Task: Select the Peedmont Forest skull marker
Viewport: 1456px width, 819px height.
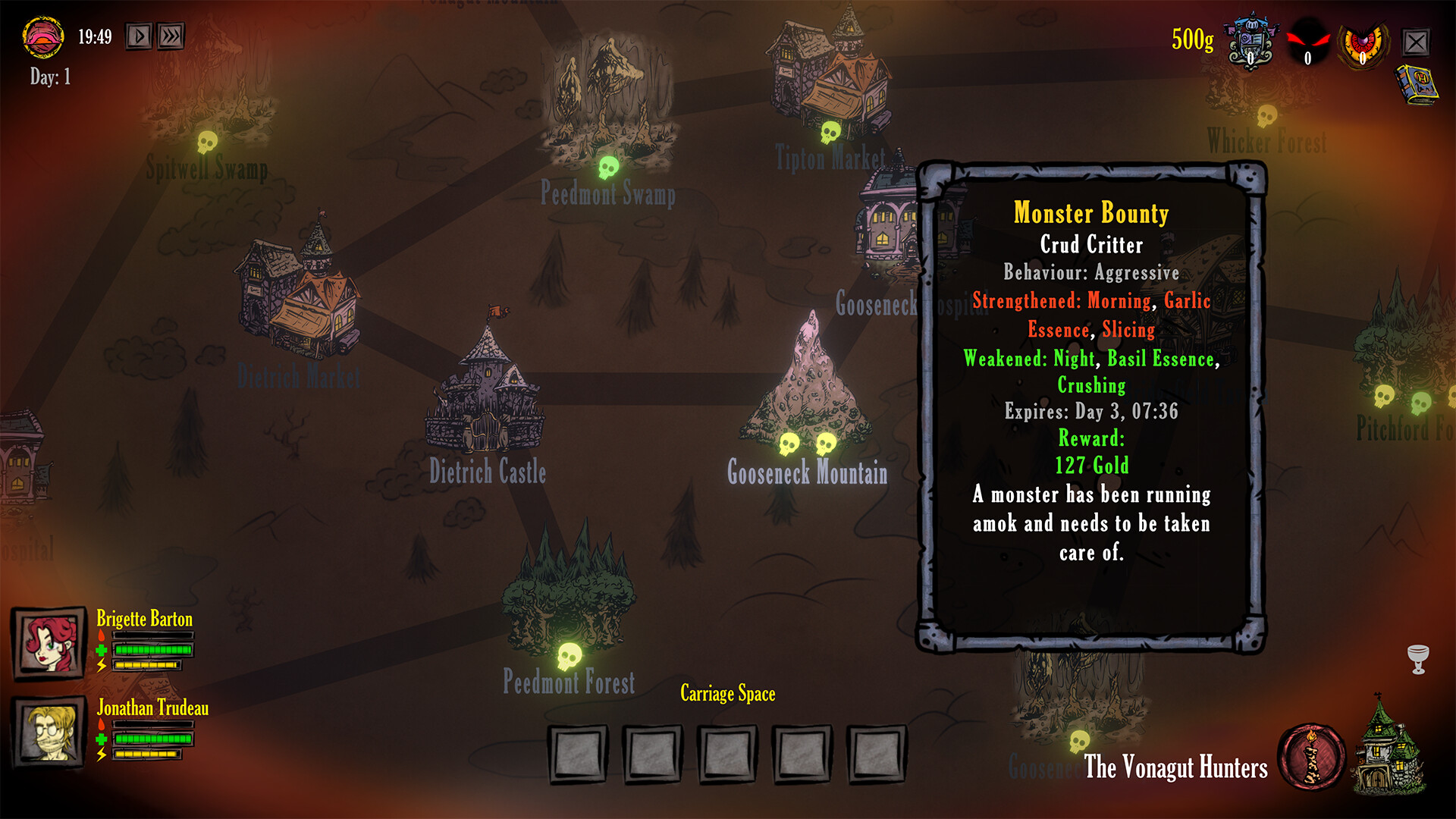Action: pos(570,657)
